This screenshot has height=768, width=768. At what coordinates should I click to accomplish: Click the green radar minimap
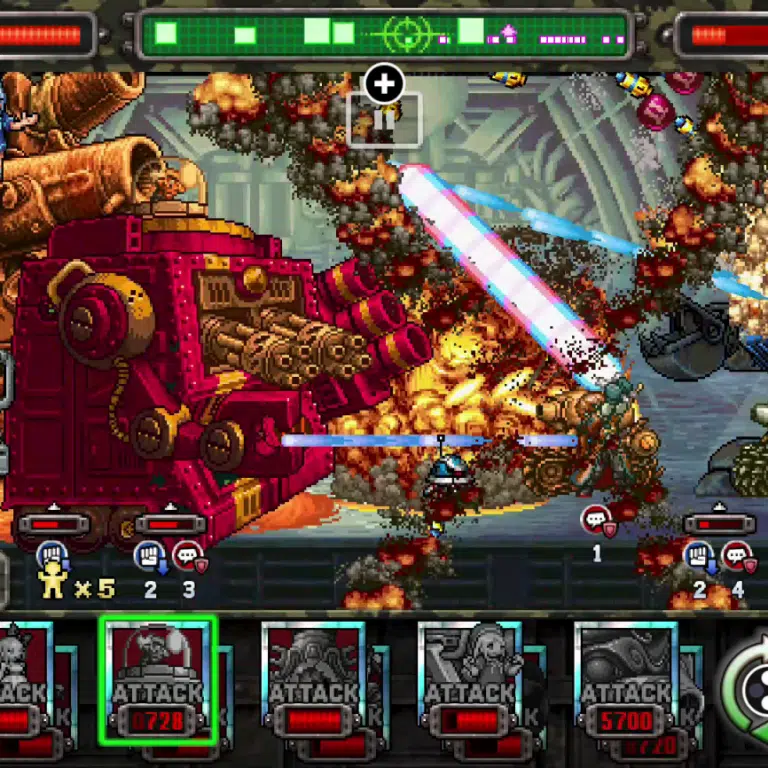[x=384, y=34]
